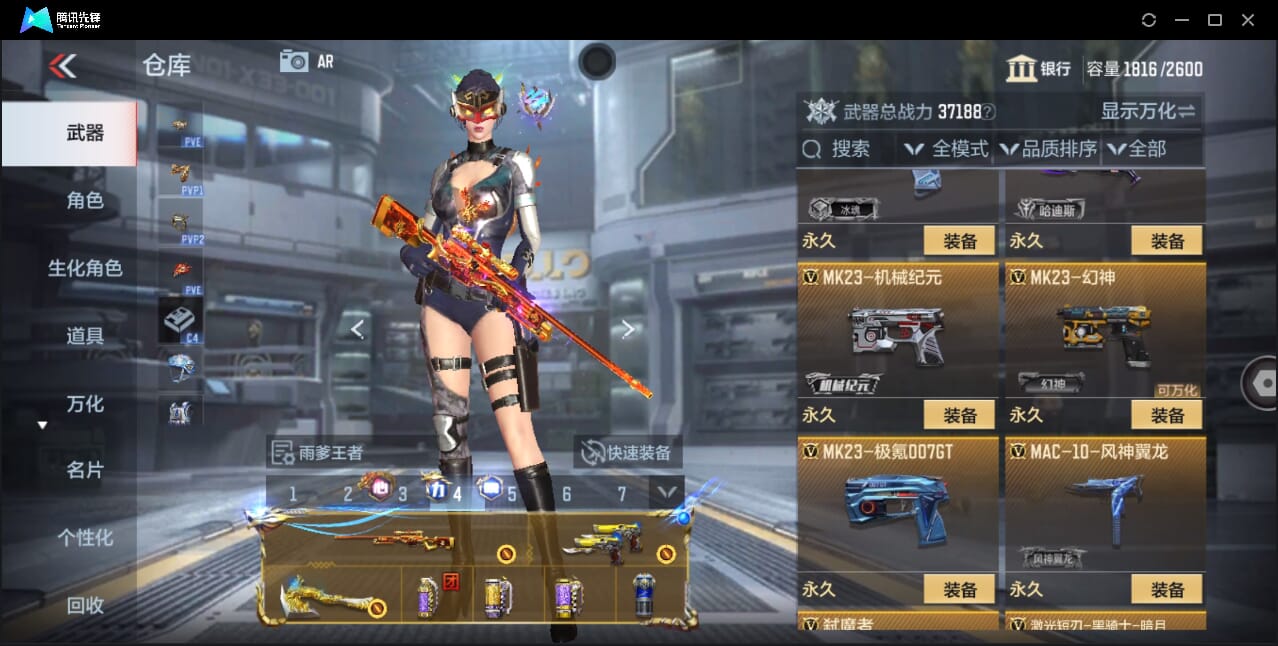Maximize the emulator window
This screenshot has width=1278, height=646.
coord(1215,20)
